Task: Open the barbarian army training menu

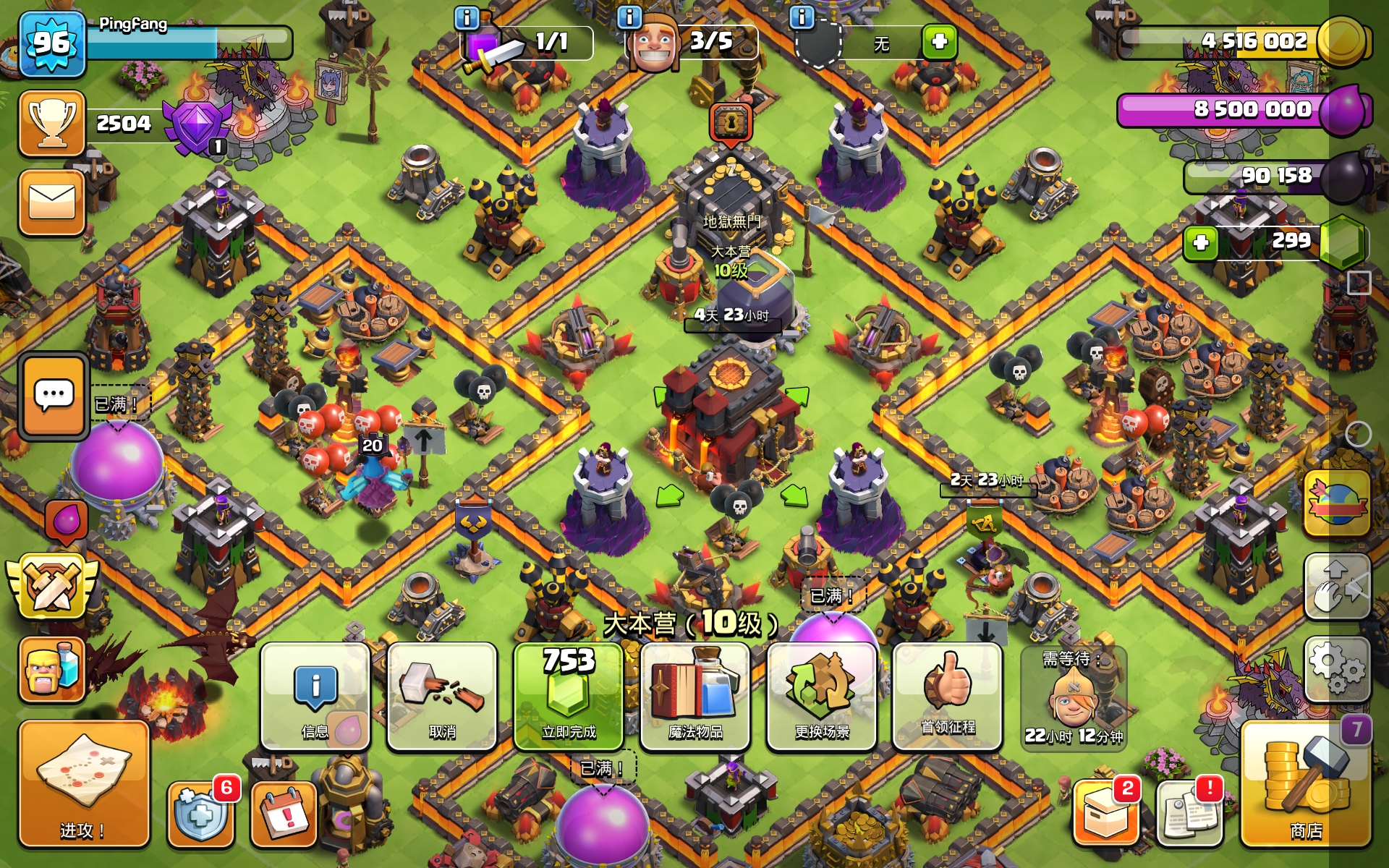Action: point(52,670)
